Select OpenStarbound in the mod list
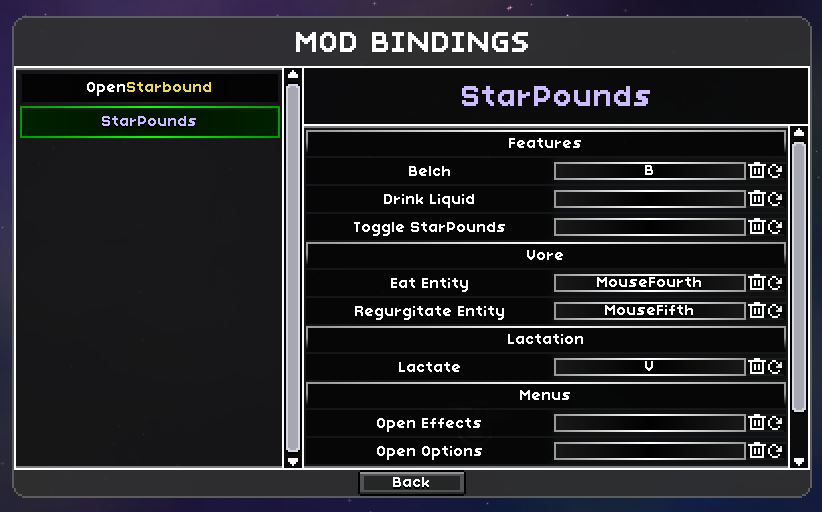The height and width of the screenshot is (512, 822). click(149, 87)
